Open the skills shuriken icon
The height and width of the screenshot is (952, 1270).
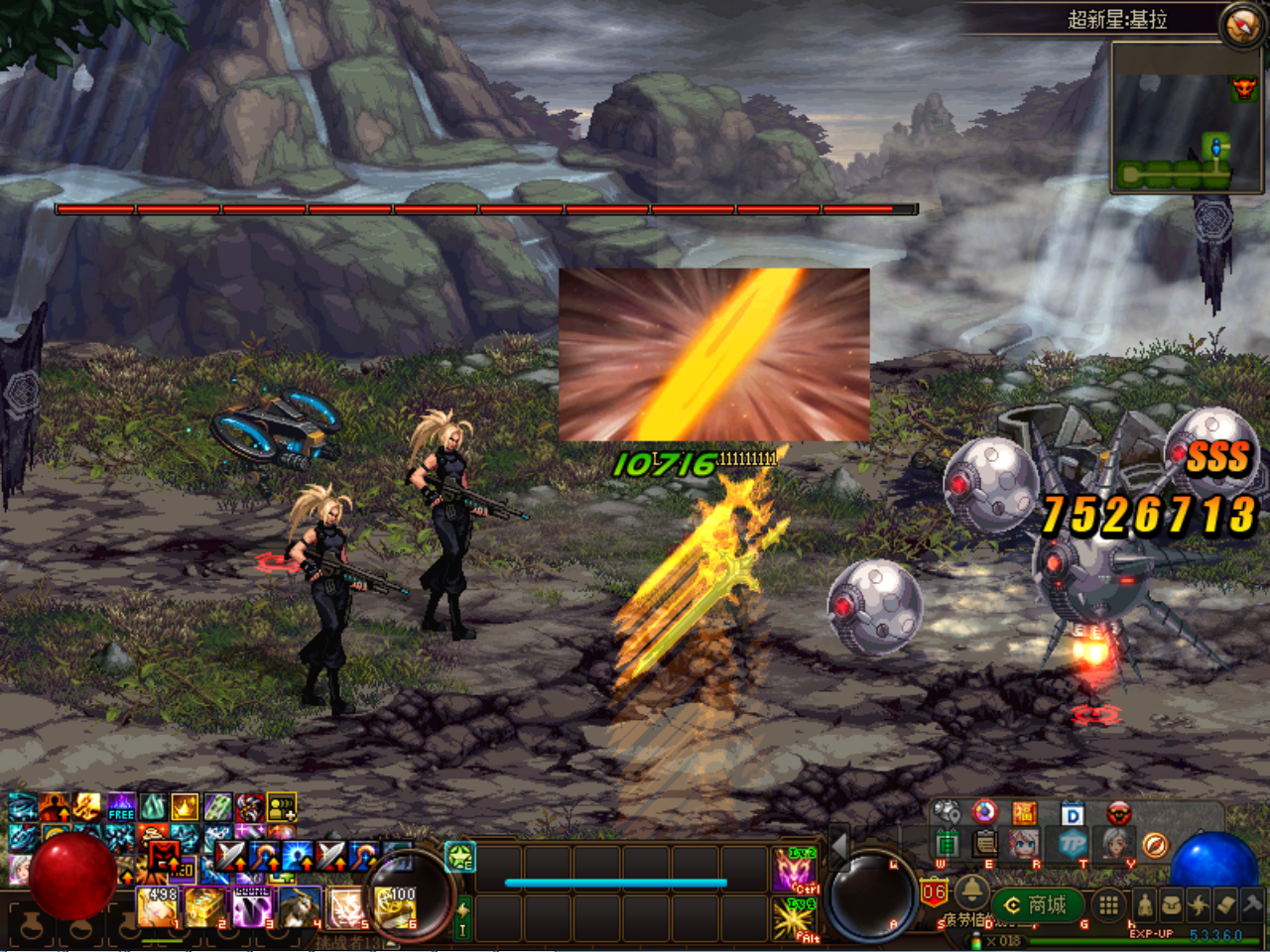coord(1199,904)
